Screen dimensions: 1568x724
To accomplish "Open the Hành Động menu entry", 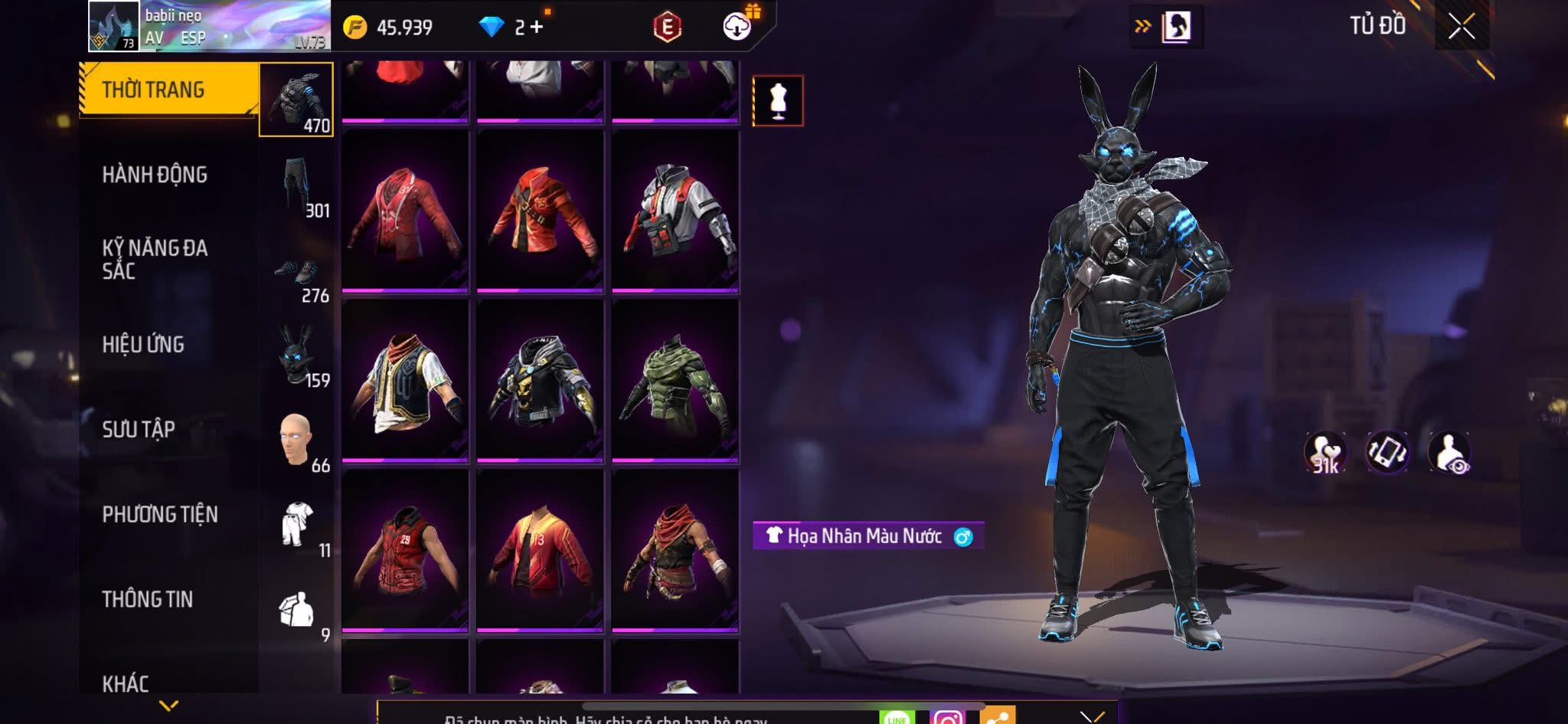I will pos(155,175).
